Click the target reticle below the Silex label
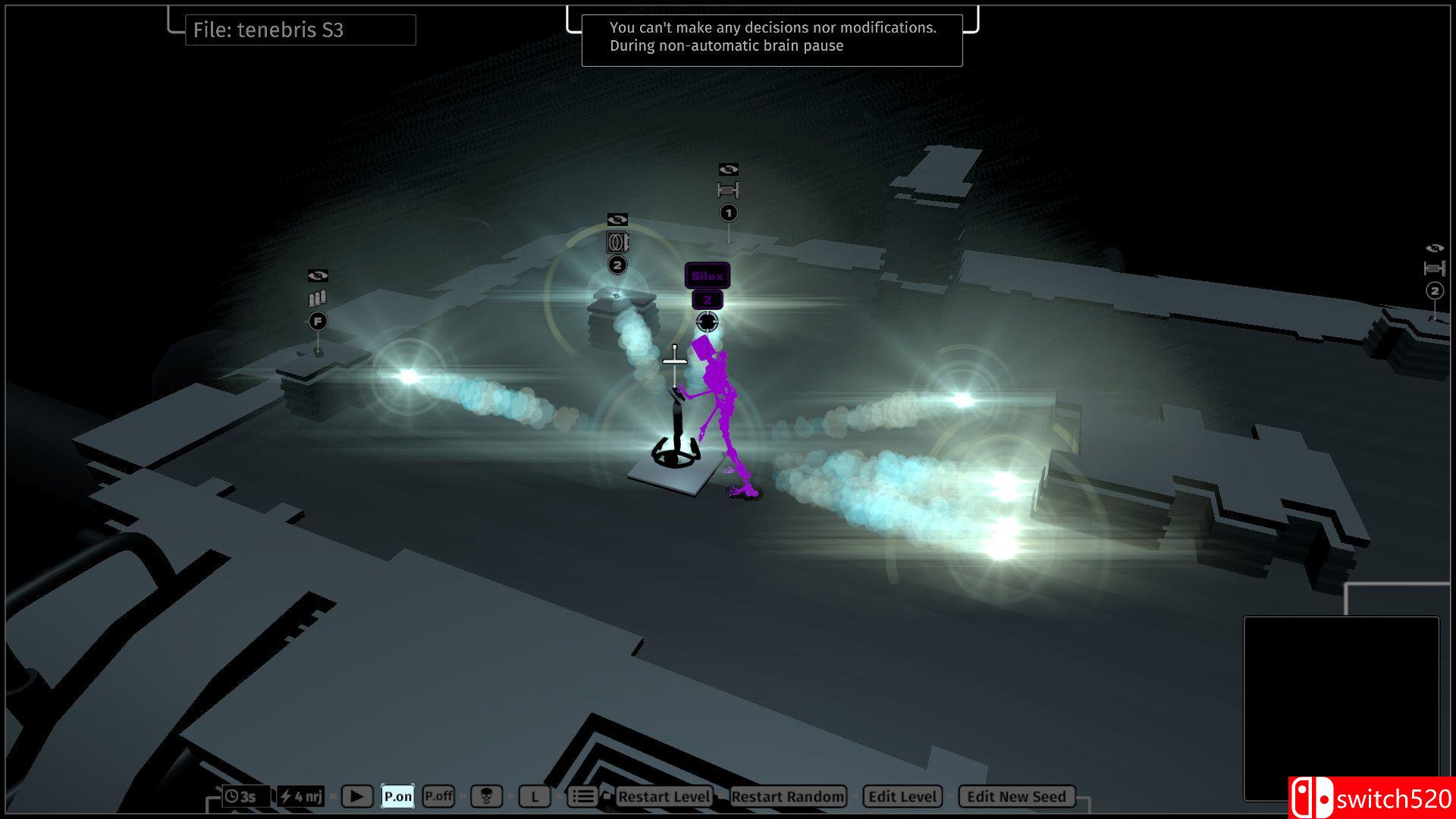 (x=708, y=322)
